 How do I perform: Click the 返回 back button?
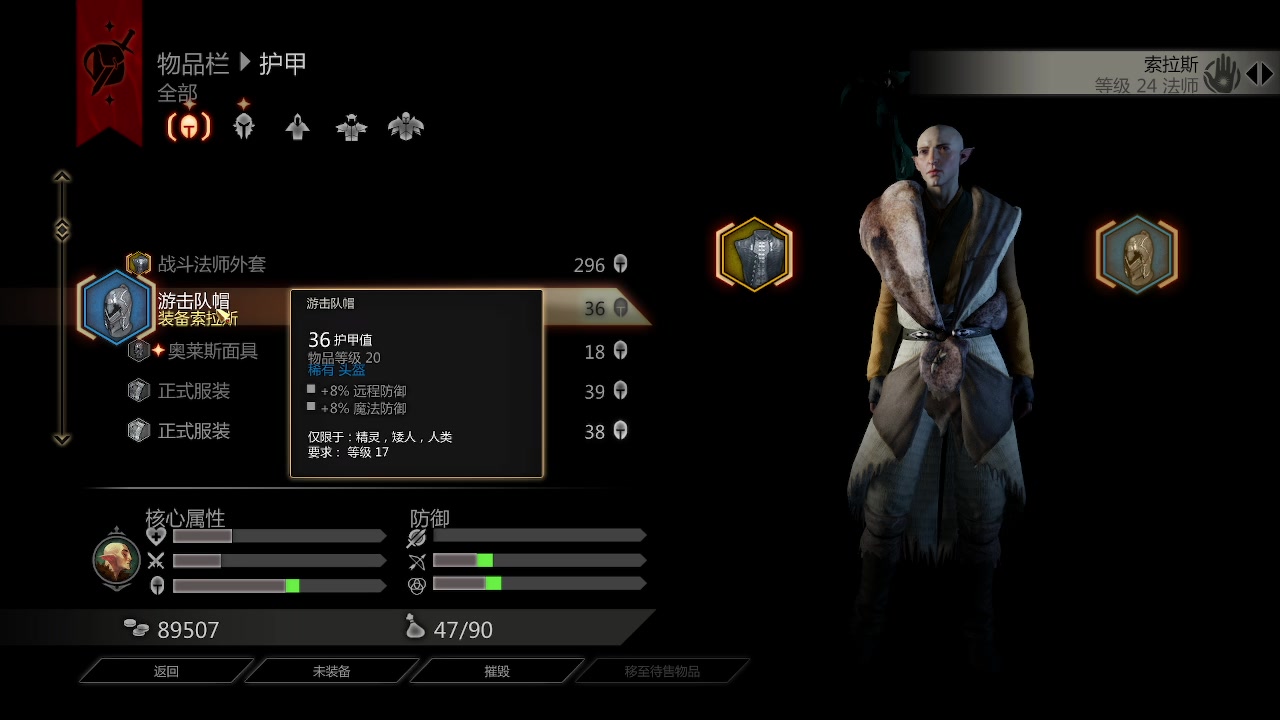pyautogui.click(x=166, y=671)
